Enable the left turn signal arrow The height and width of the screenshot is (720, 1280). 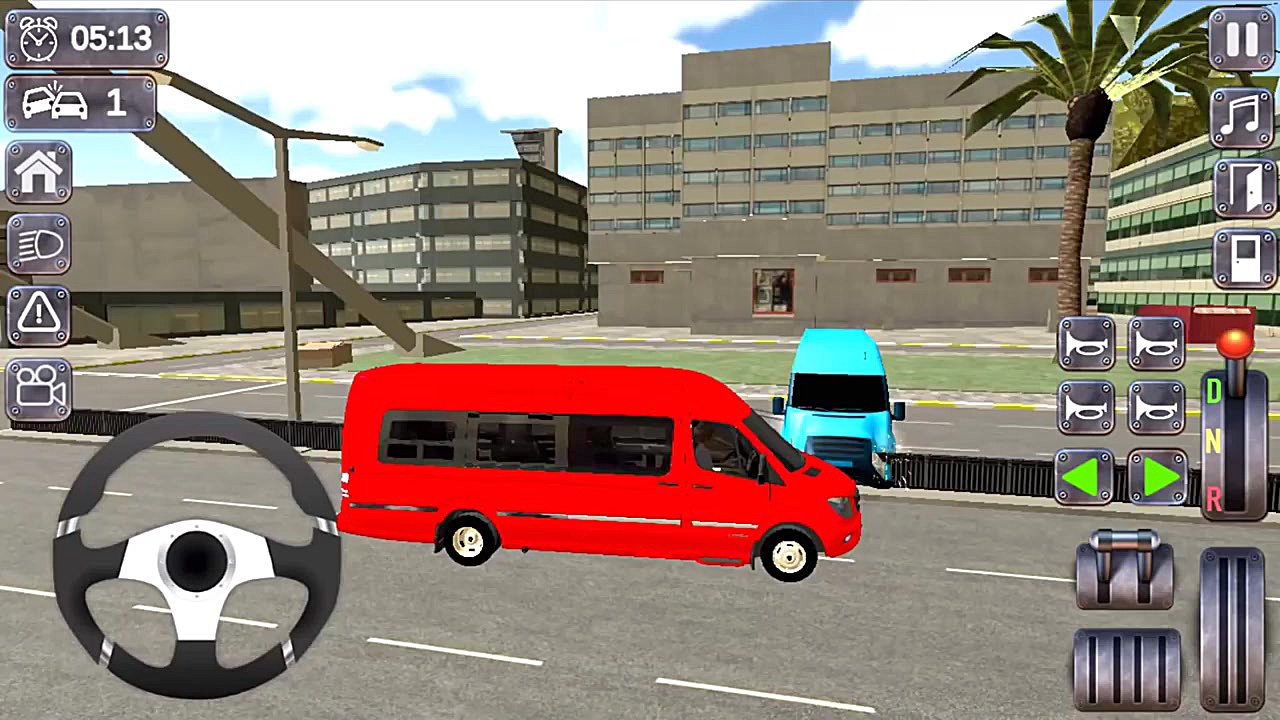tap(1086, 478)
